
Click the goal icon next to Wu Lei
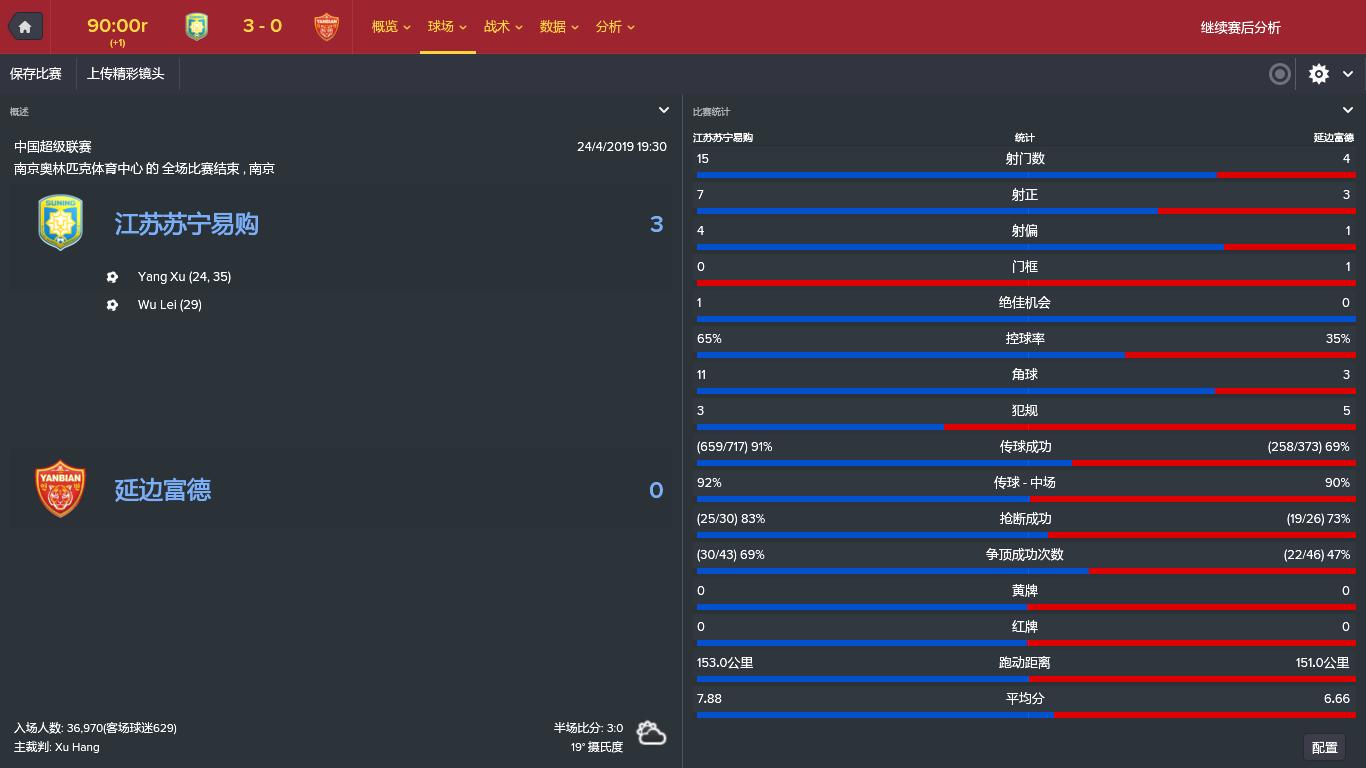click(x=112, y=305)
